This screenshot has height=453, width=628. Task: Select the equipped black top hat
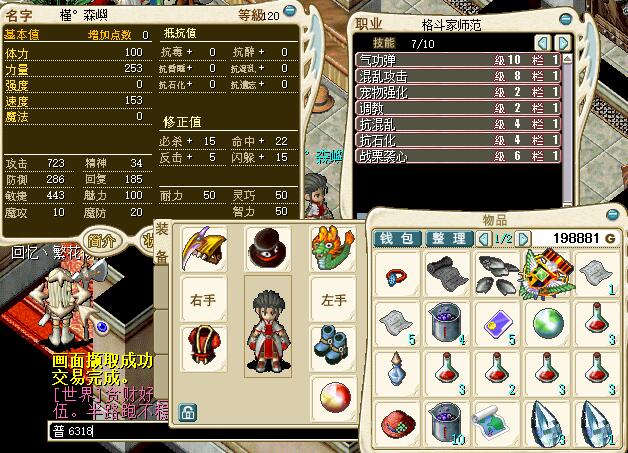(x=265, y=245)
